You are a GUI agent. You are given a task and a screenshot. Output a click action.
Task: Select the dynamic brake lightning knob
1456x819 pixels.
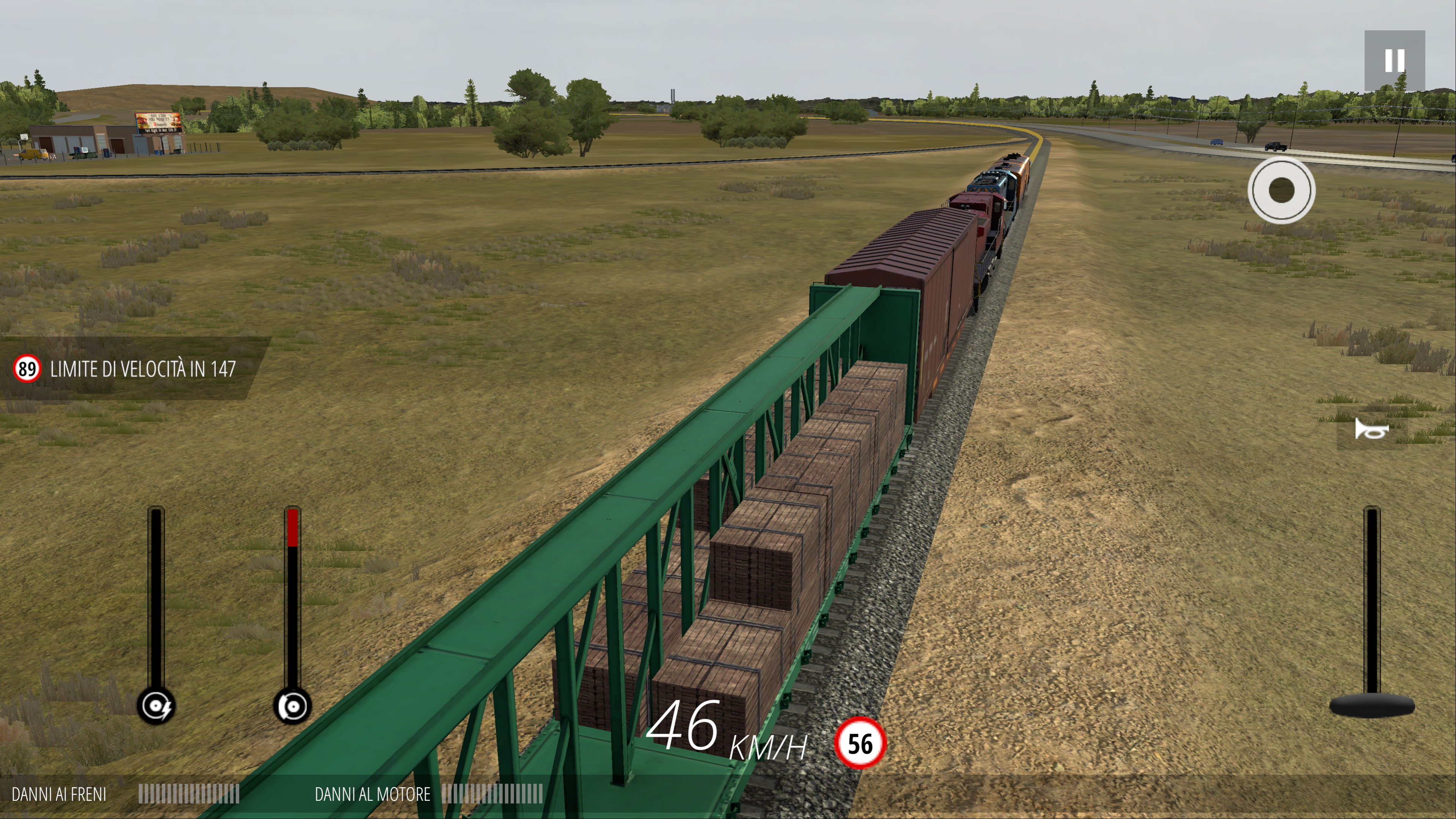pyautogui.click(x=156, y=706)
